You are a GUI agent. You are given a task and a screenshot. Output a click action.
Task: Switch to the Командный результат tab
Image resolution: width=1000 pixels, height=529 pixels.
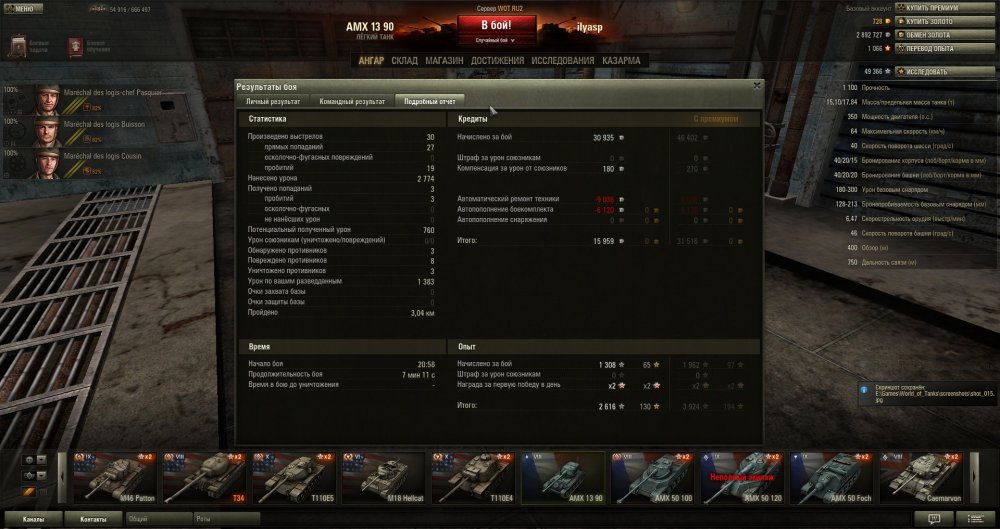point(352,102)
